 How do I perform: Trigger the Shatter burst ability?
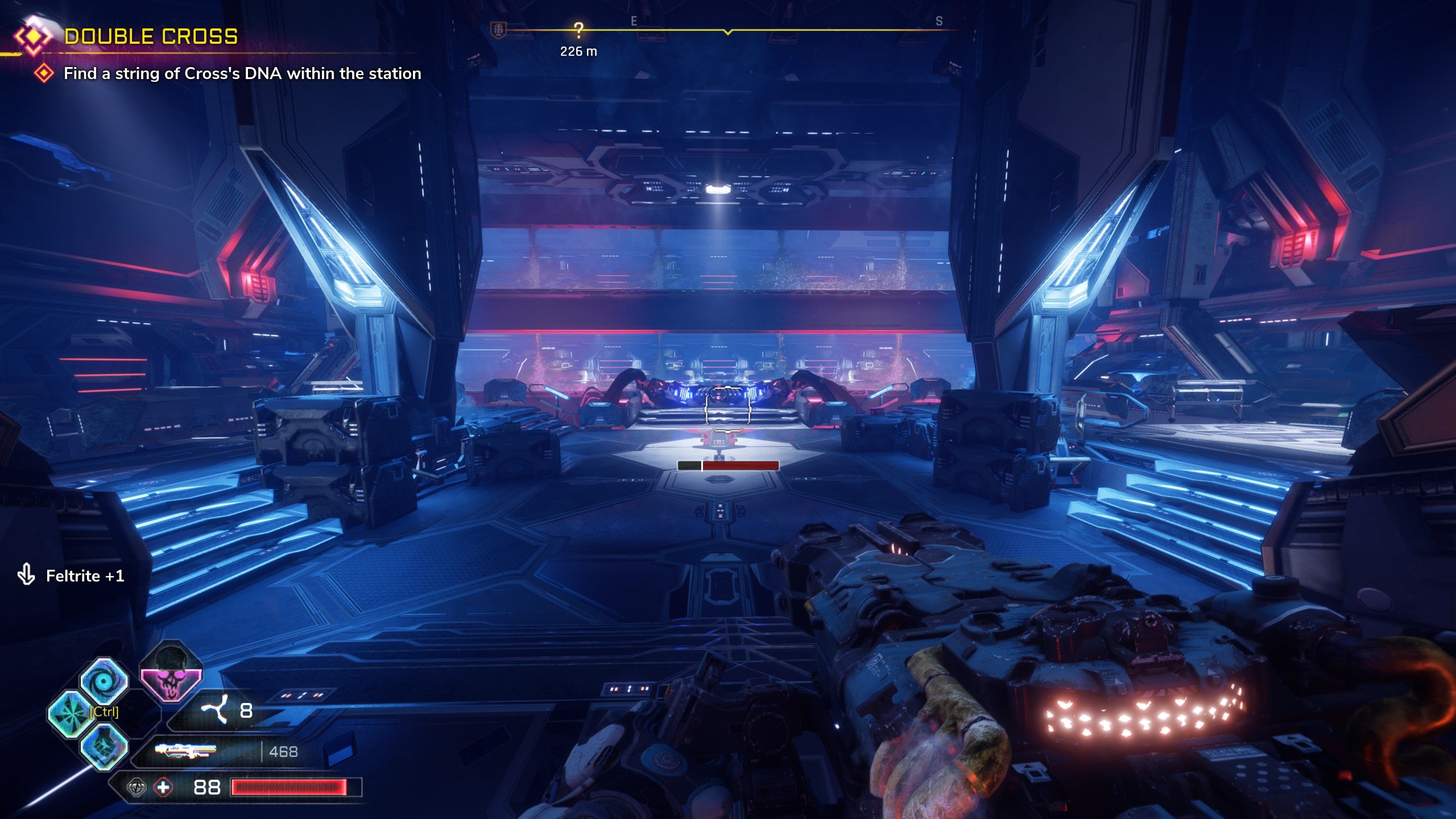click(71, 714)
